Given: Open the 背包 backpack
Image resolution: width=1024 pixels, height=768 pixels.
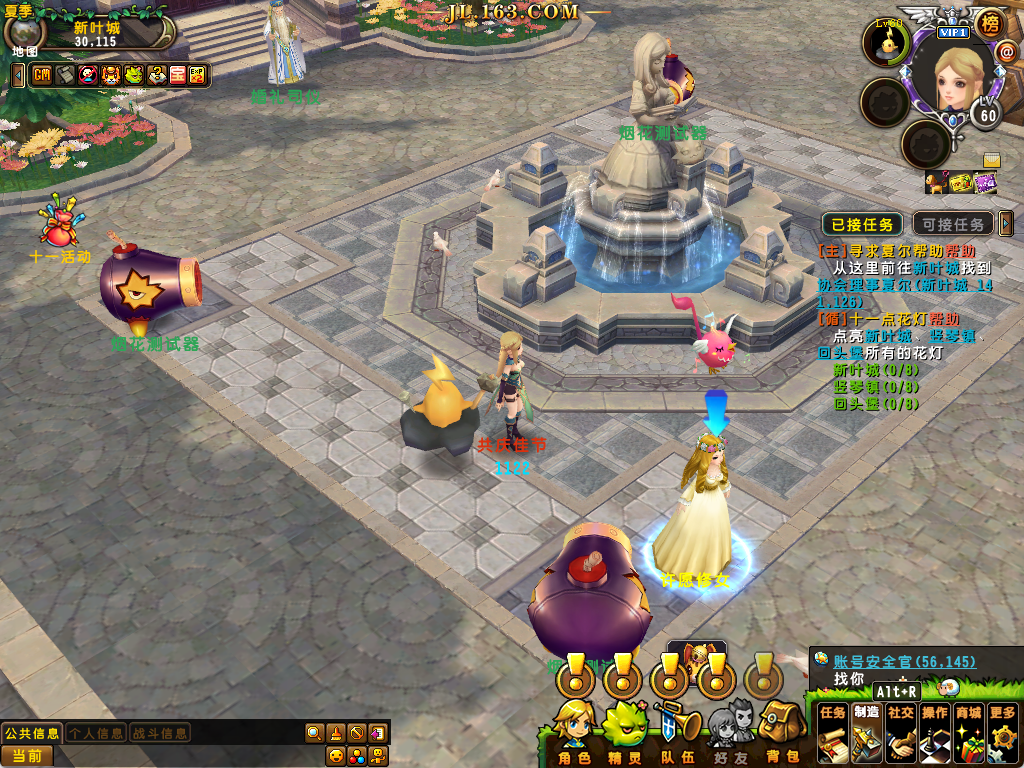Looking at the screenshot, I should [x=781, y=732].
